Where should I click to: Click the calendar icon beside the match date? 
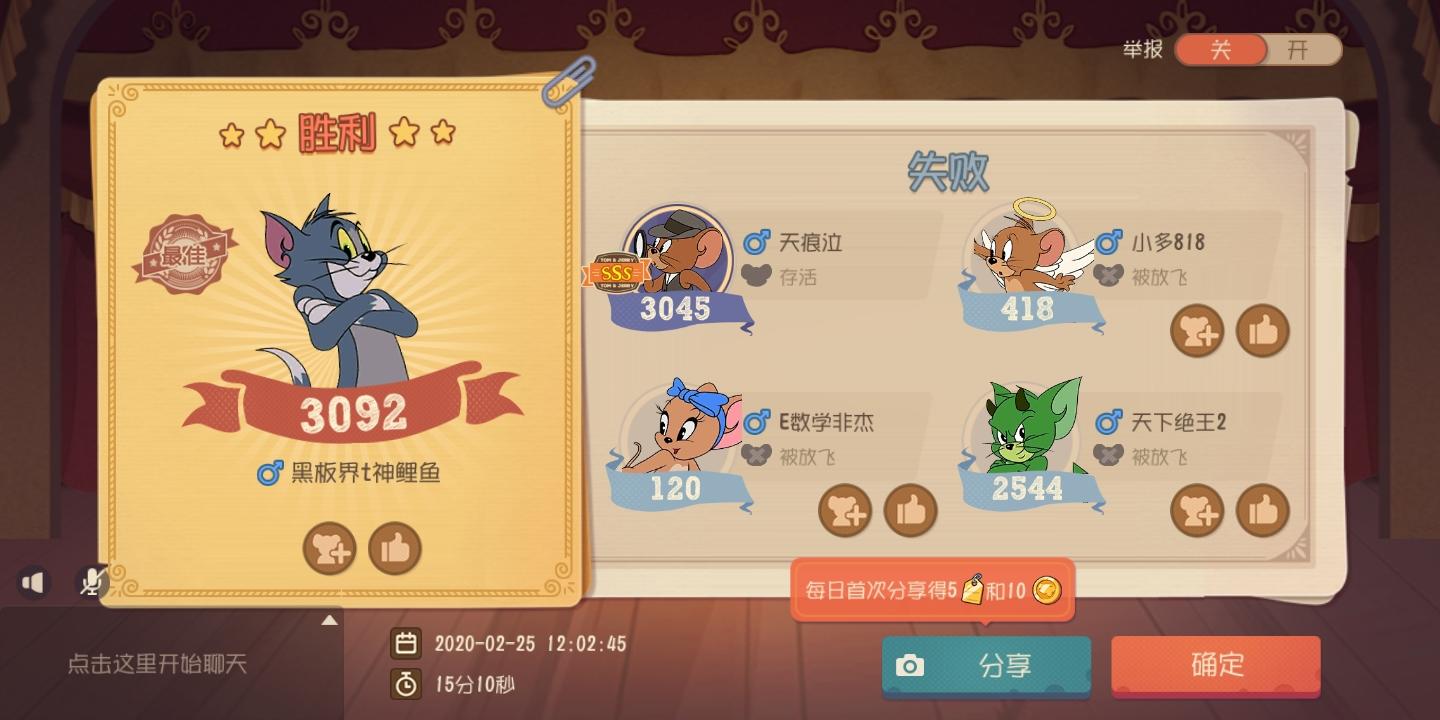[407, 644]
